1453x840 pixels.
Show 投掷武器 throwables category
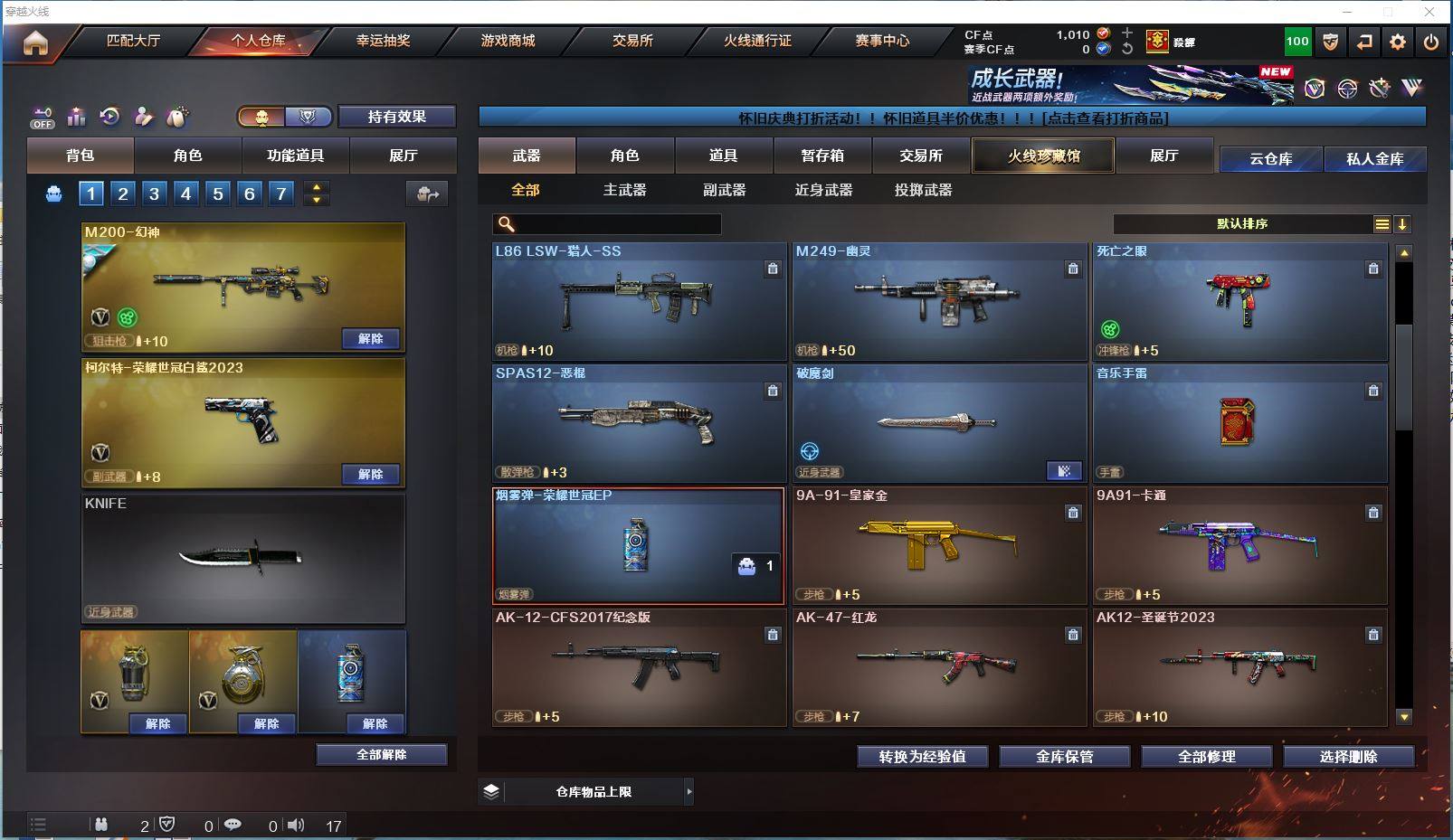click(x=923, y=190)
